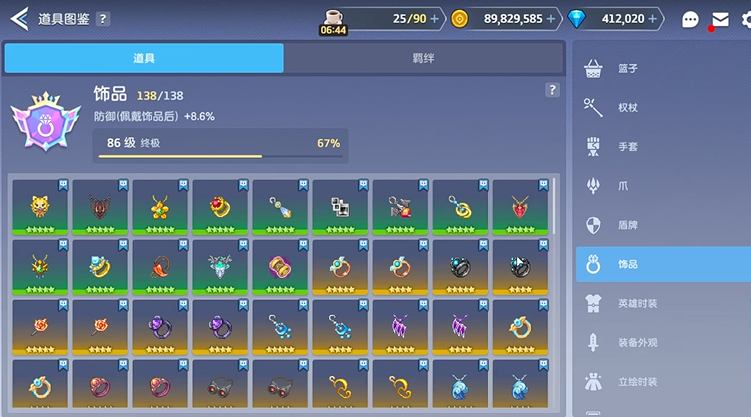This screenshot has width=751, height=417.
Task: Open the mail envelope icon
Action: [x=719, y=19]
